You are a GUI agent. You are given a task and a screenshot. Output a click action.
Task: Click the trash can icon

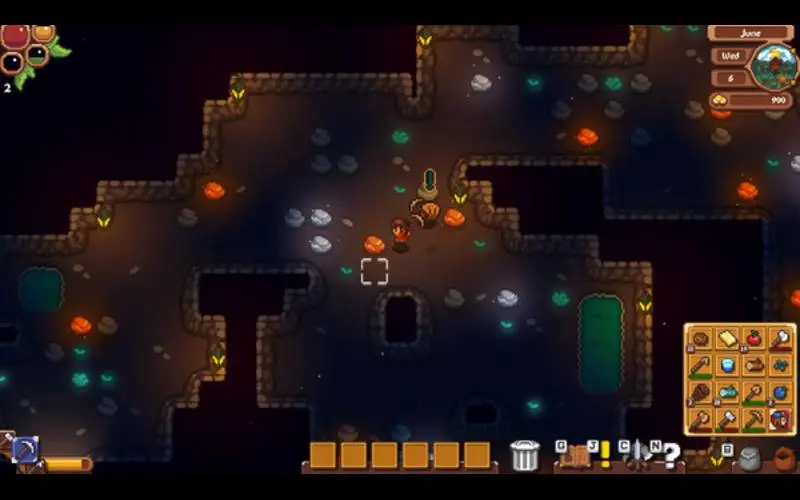click(524, 456)
